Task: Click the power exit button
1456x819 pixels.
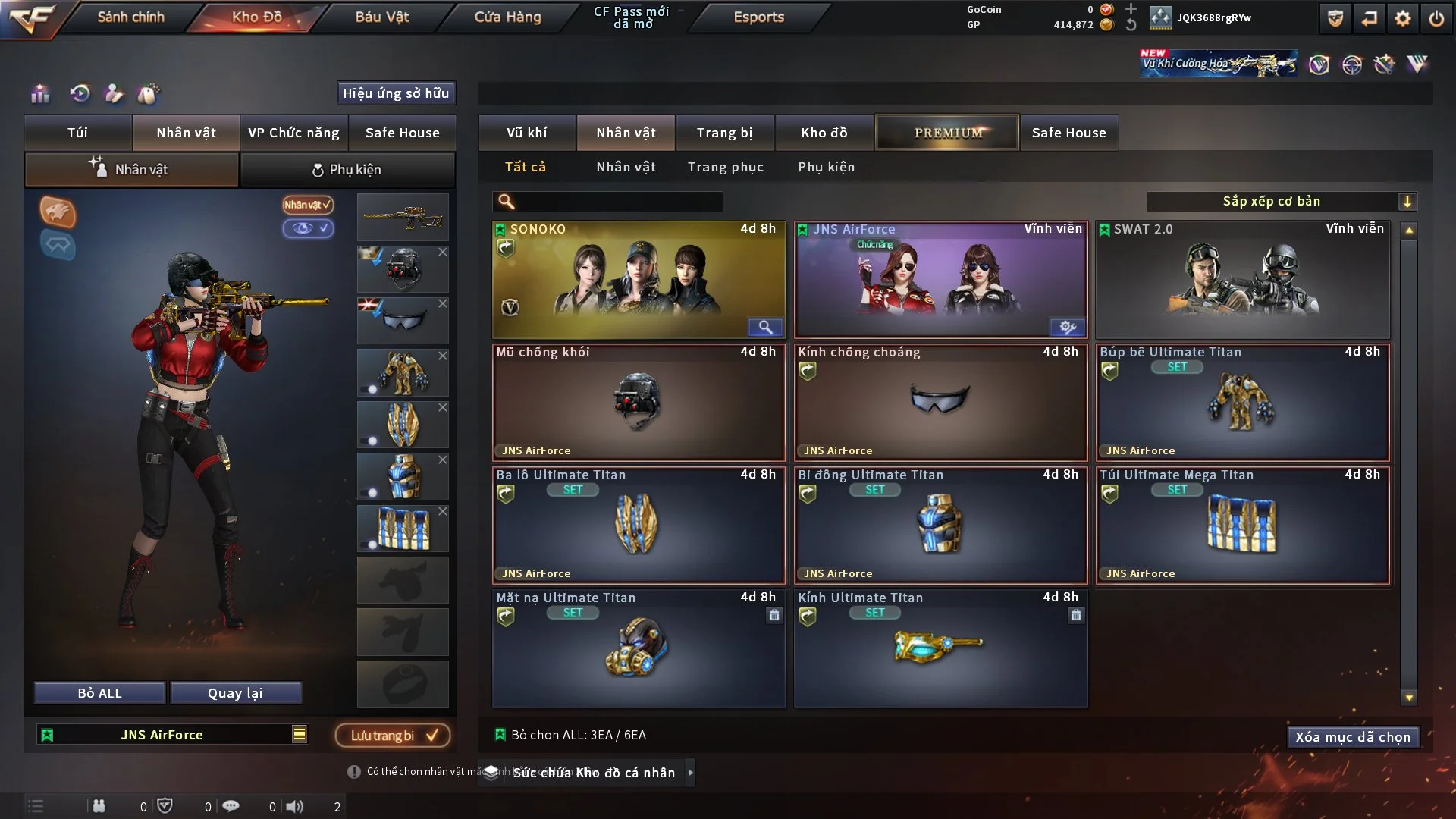Action: tap(1436, 18)
